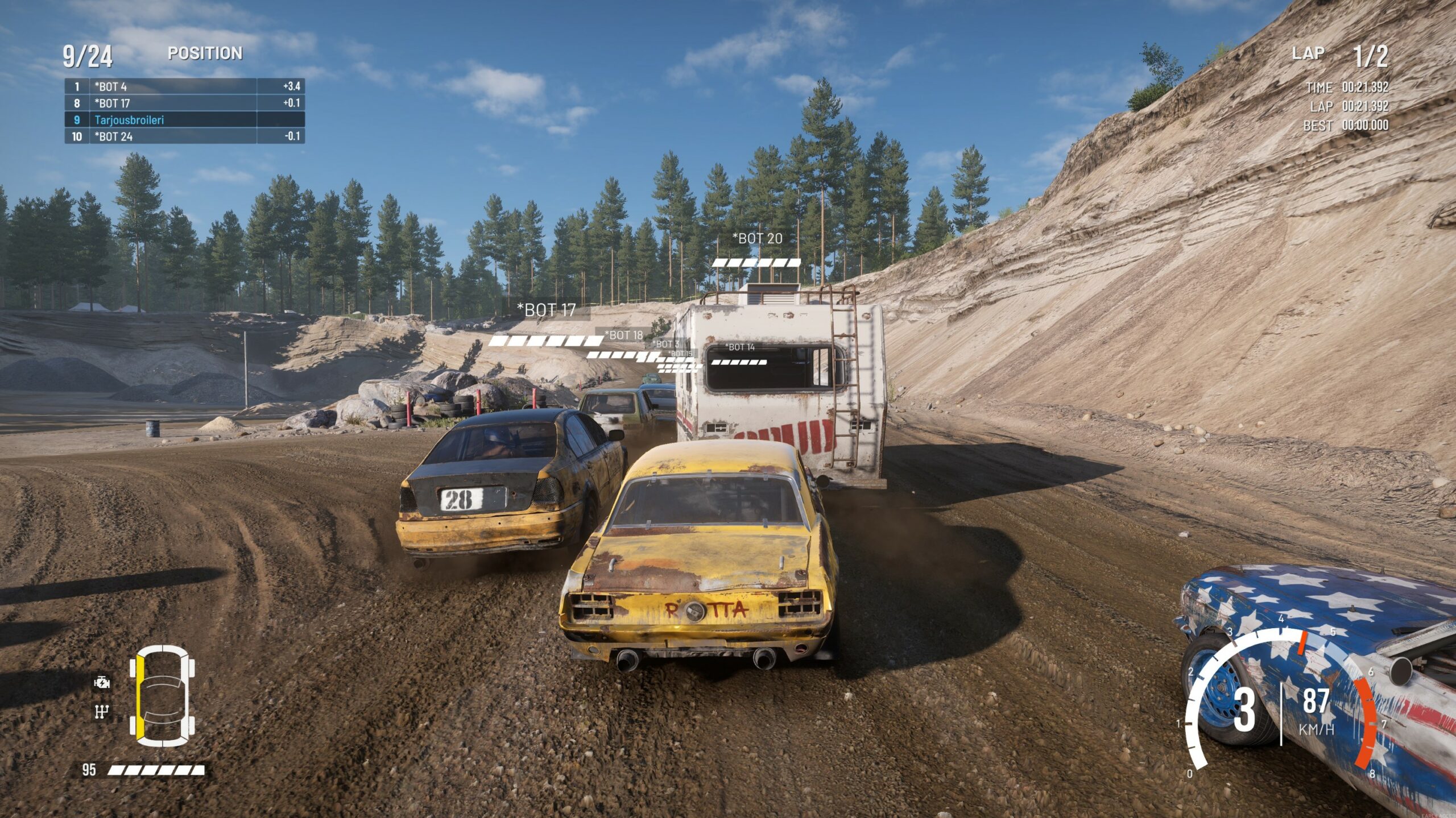
Task: Choose the Tarjousbroileri player row
Action: pyautogui.click(x=184, y=119)
